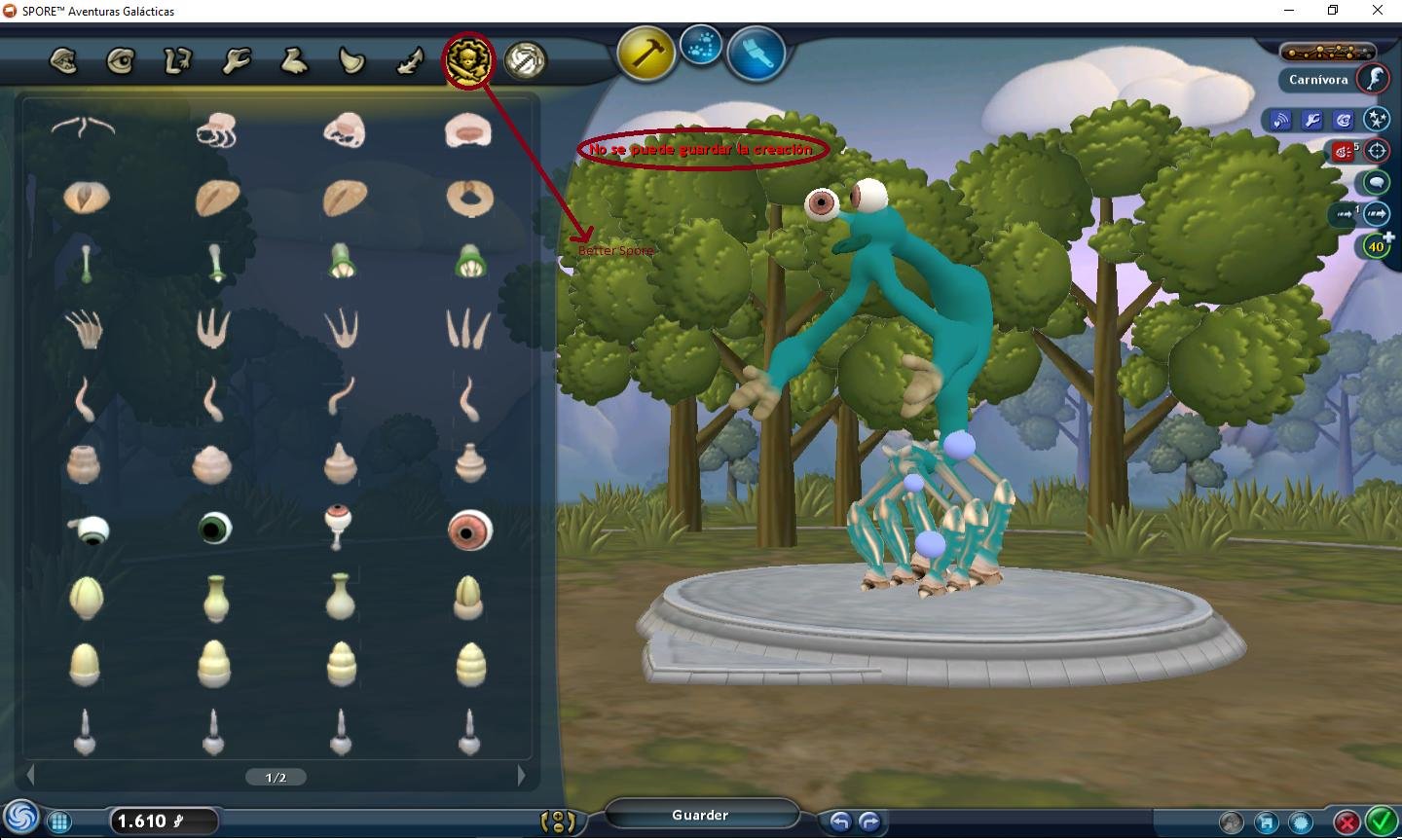The width and height of the screenshot is (1402, 840).
Task: Open the feet parts category tab
Action: point(294,61)
